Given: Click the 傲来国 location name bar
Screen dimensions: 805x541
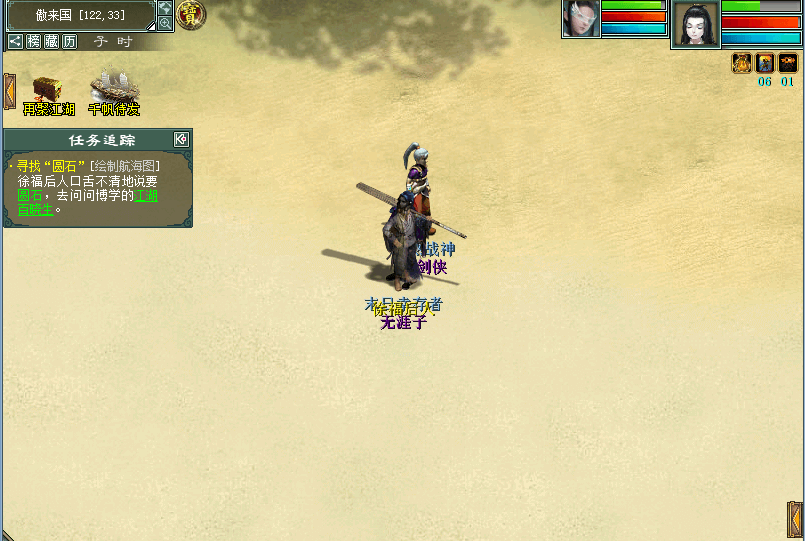Looking at the screenshot, I should click(x=79, y=15).
